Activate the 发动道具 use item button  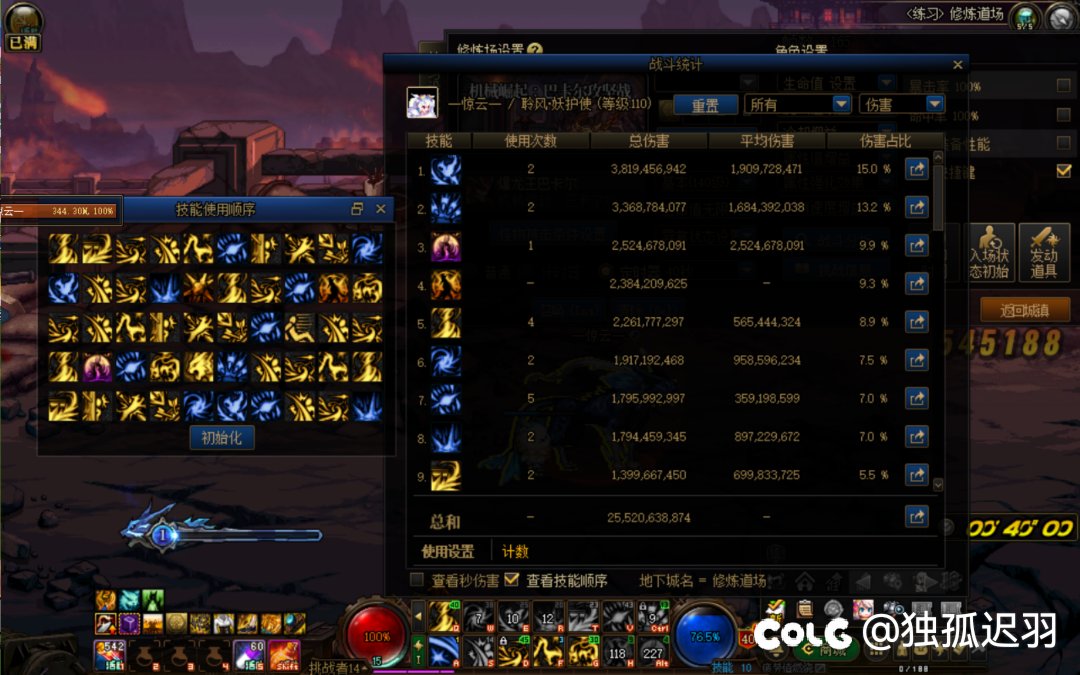tap(1044, 253)
